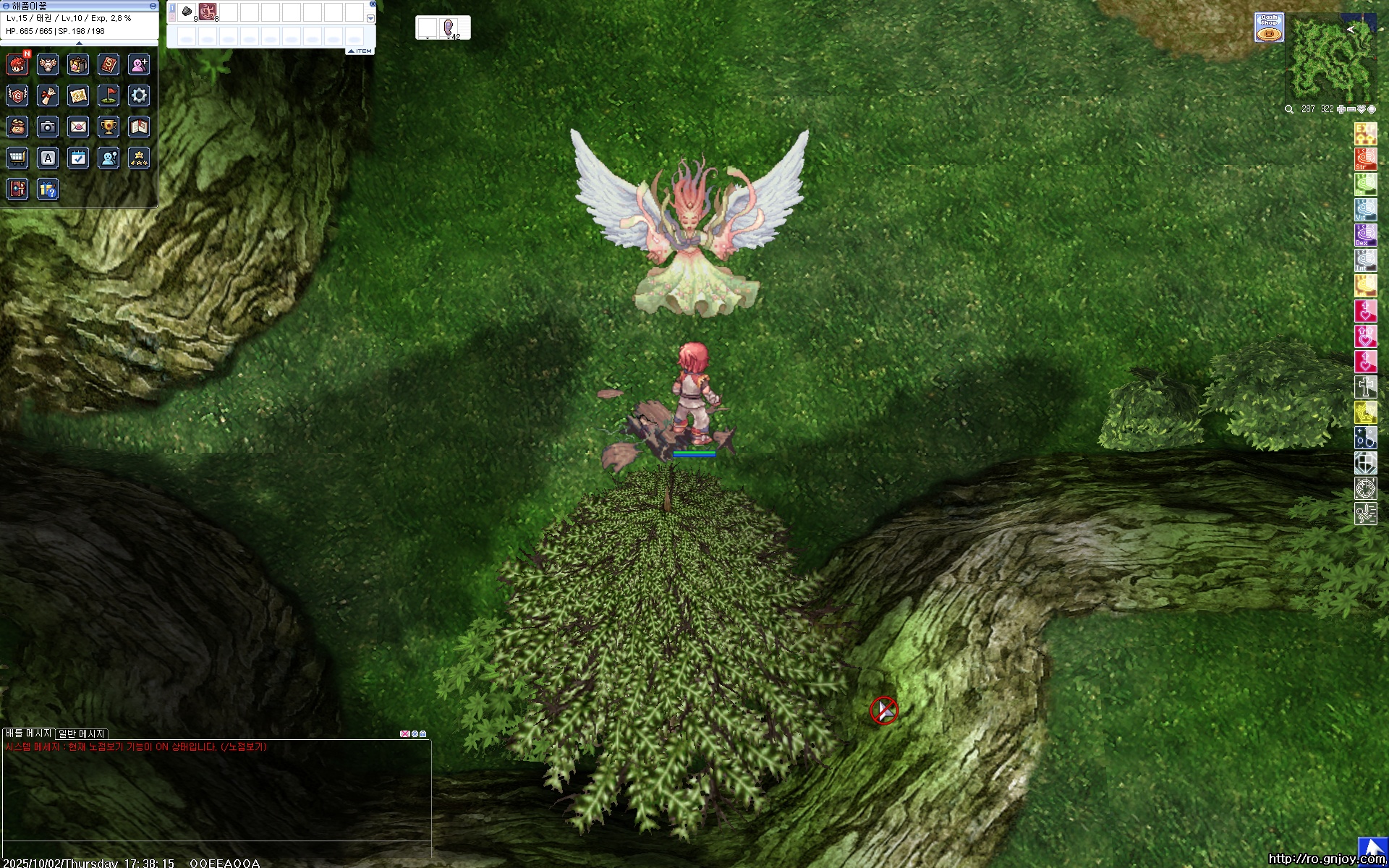
Task: Open the red skill book icon
Action: pos(109,65)
